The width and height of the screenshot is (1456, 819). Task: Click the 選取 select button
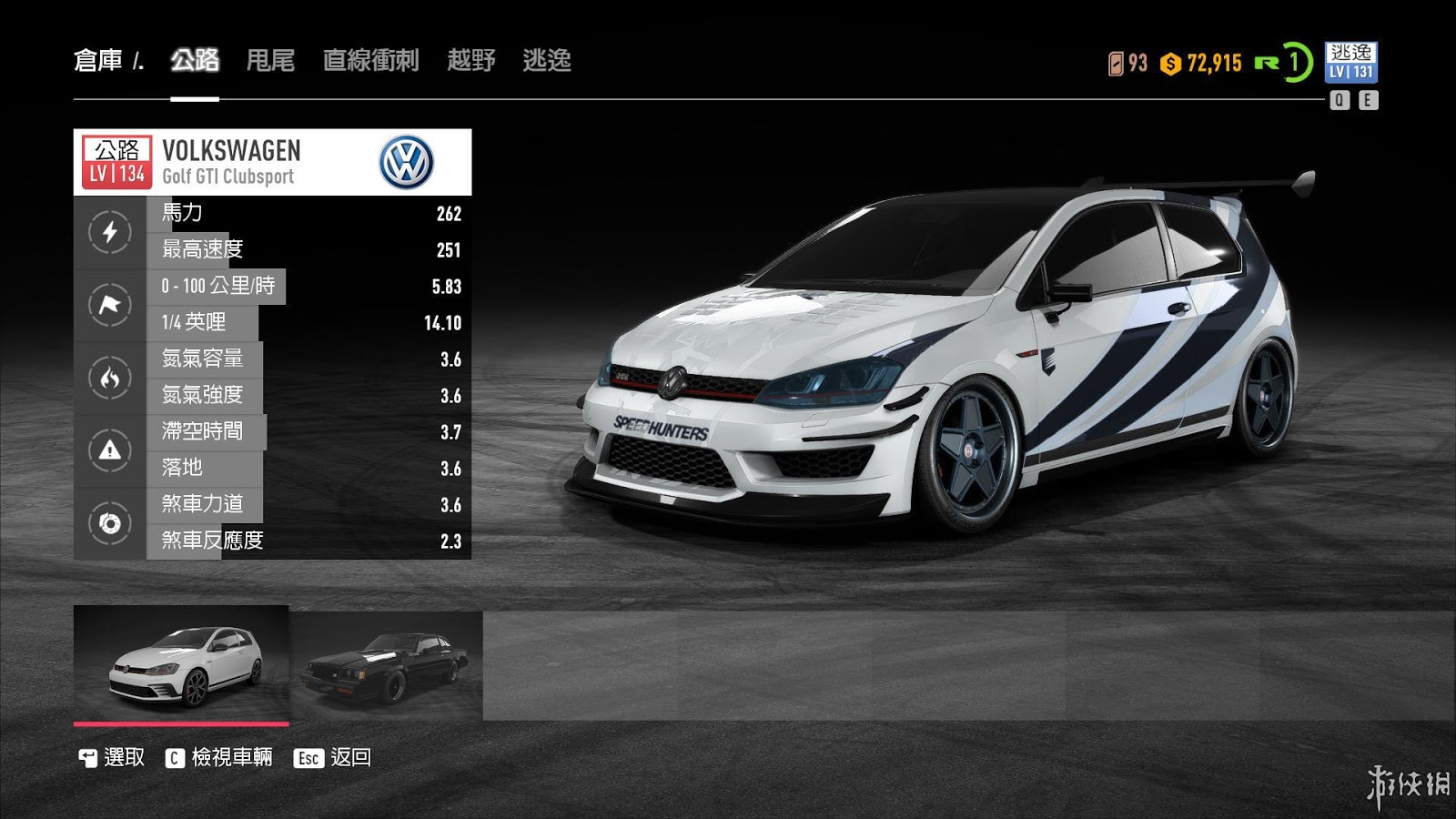[x=112, y=757]
